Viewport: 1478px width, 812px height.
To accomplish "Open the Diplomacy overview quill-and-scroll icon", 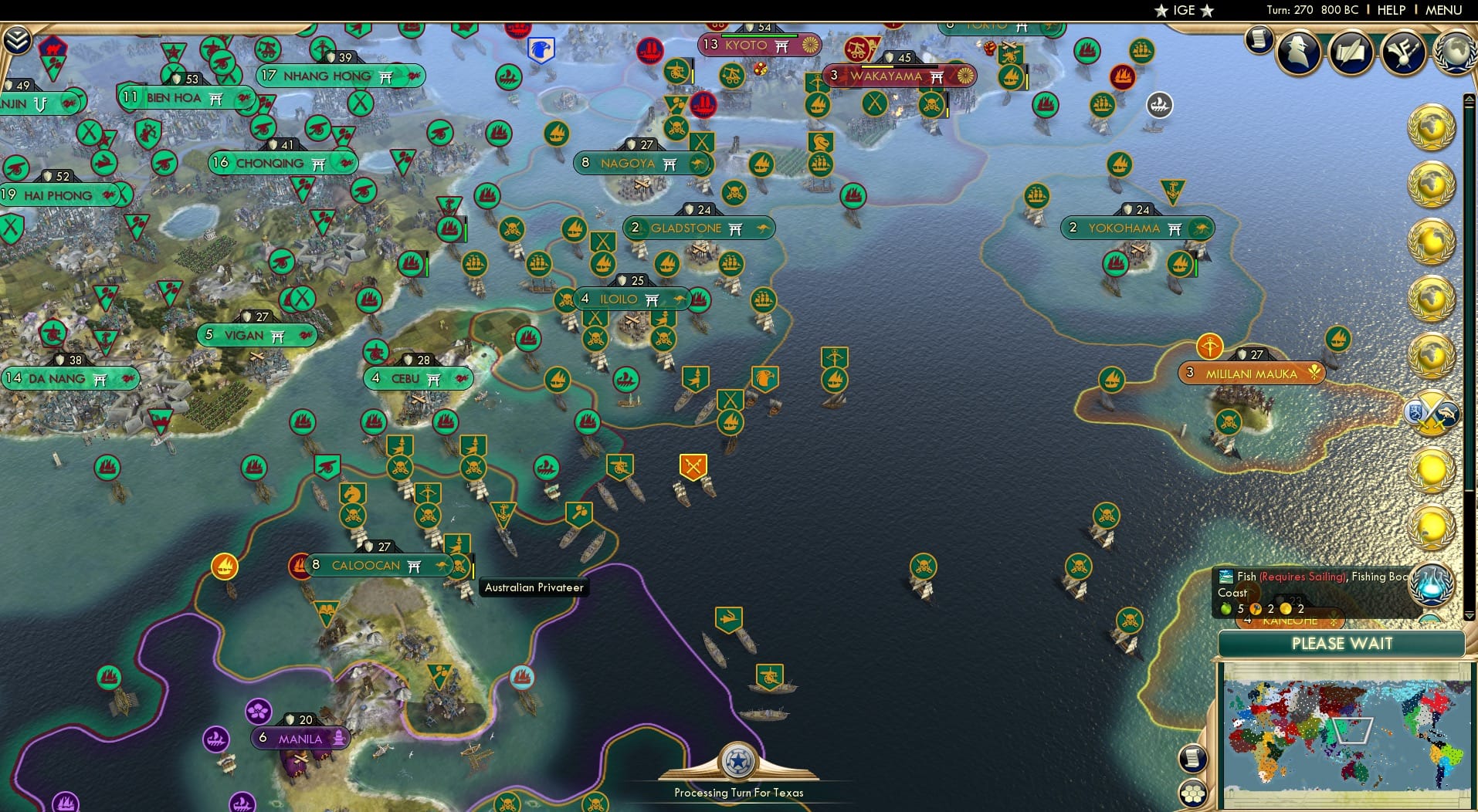I will pyautogui.click(x=1351, y=52).
